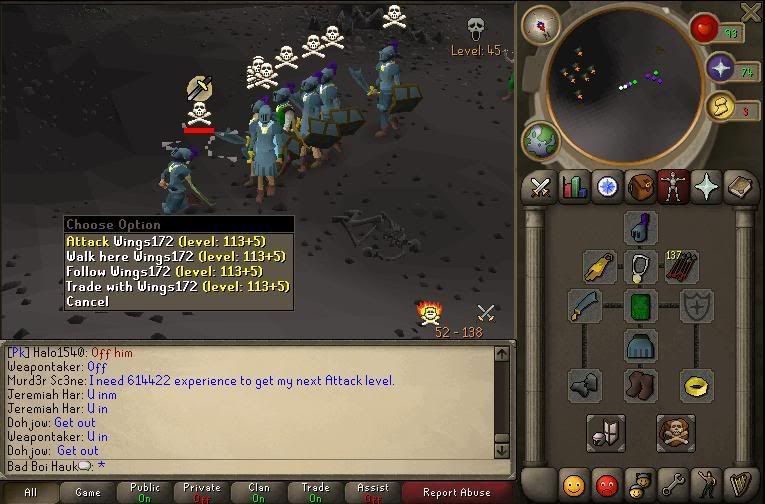Choose Attack Wings172 from the option menu
The height and width of the screenshot is (504, 765).
[x=178, y=241]
